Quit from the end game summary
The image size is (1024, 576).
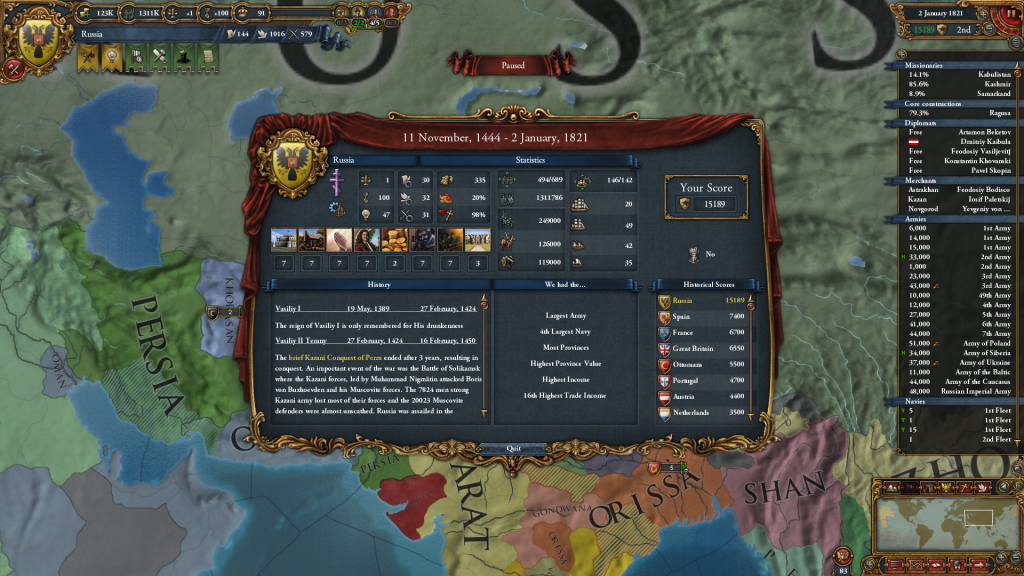click(x=513, y=449)
